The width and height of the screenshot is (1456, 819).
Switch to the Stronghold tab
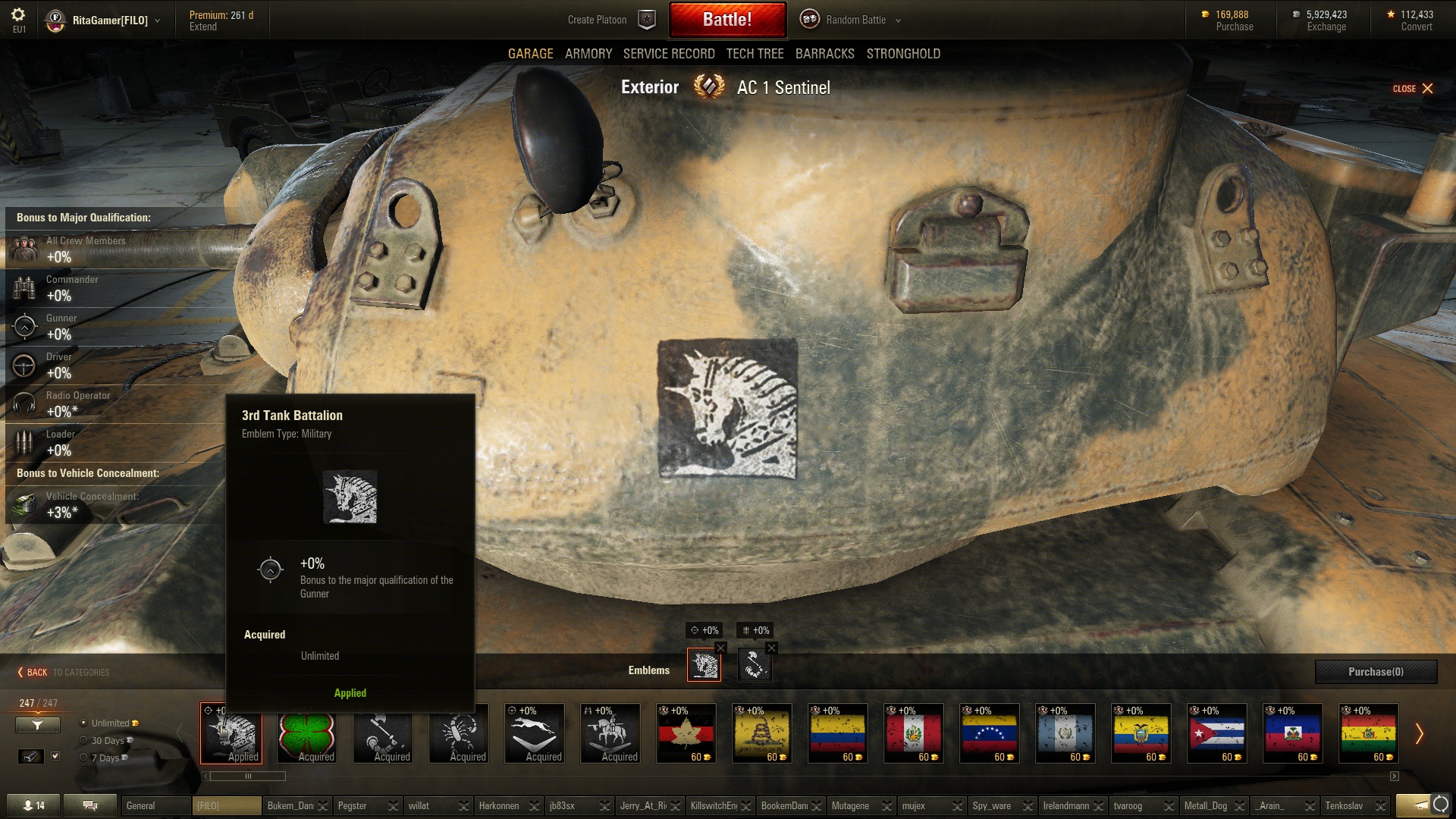coord(903,54)
